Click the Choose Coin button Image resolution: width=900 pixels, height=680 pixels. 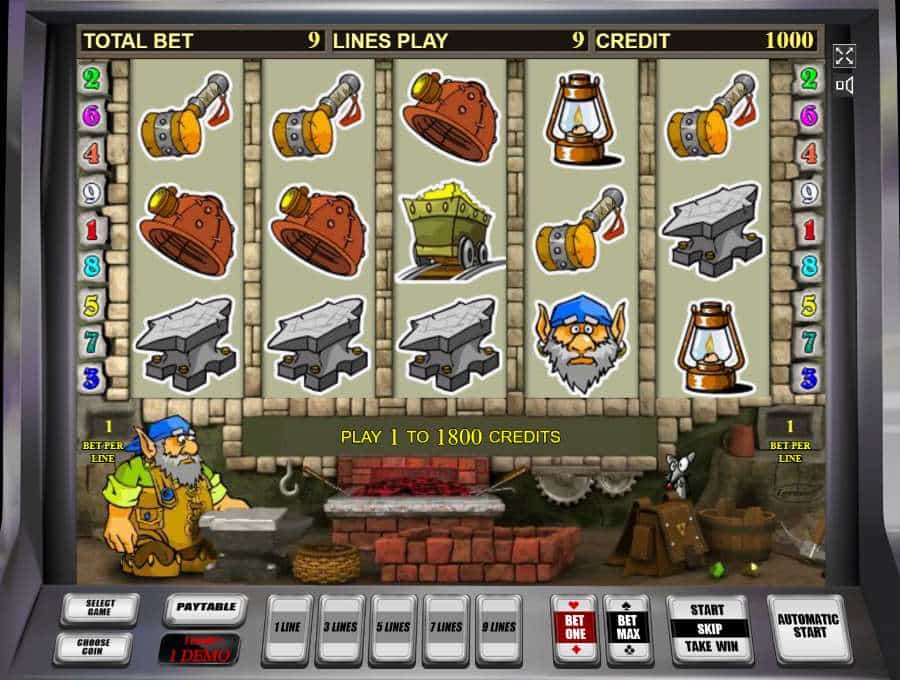coord(92,646)
